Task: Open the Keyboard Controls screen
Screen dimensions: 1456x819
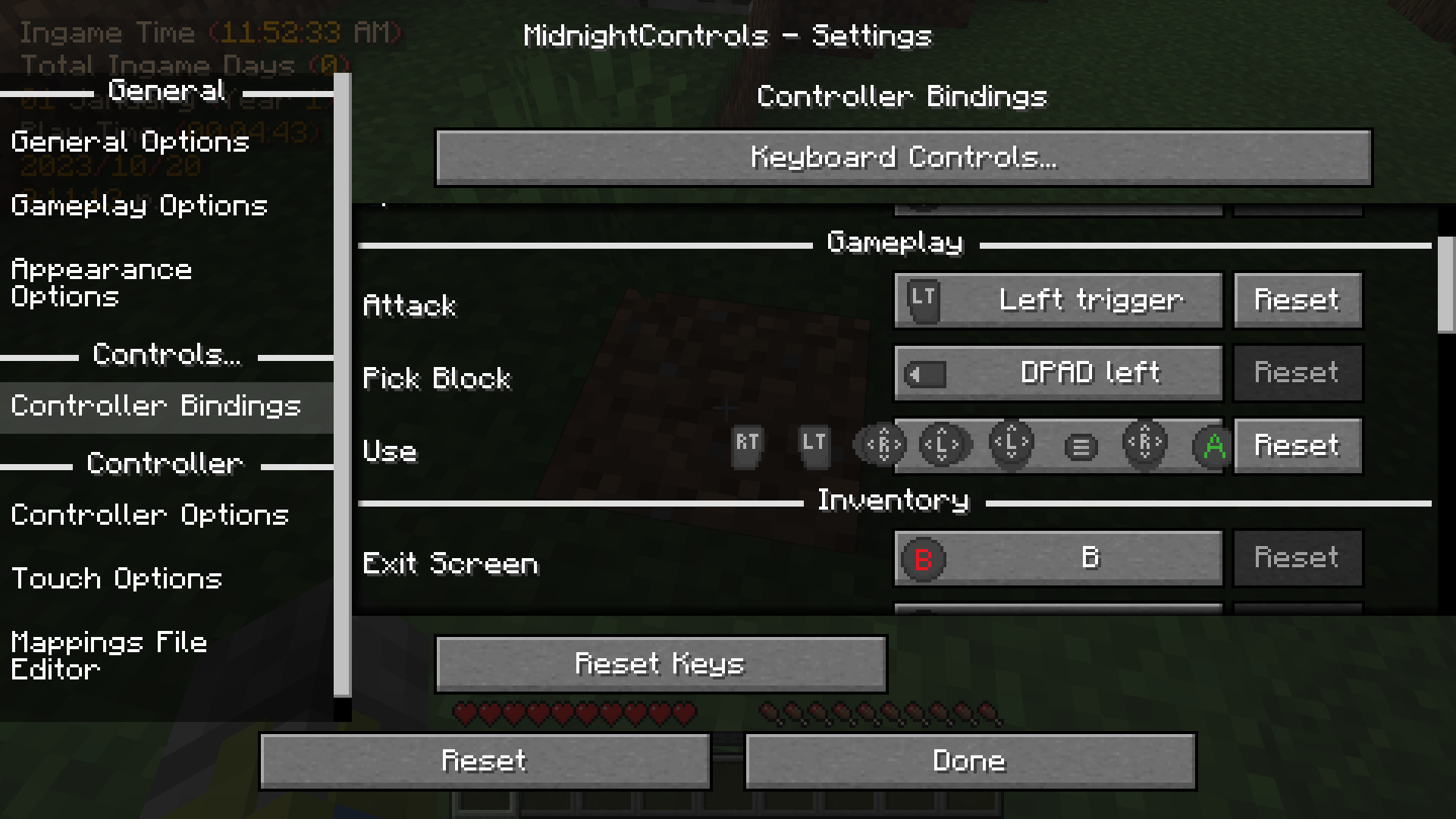Action: (x=902, y=158)
